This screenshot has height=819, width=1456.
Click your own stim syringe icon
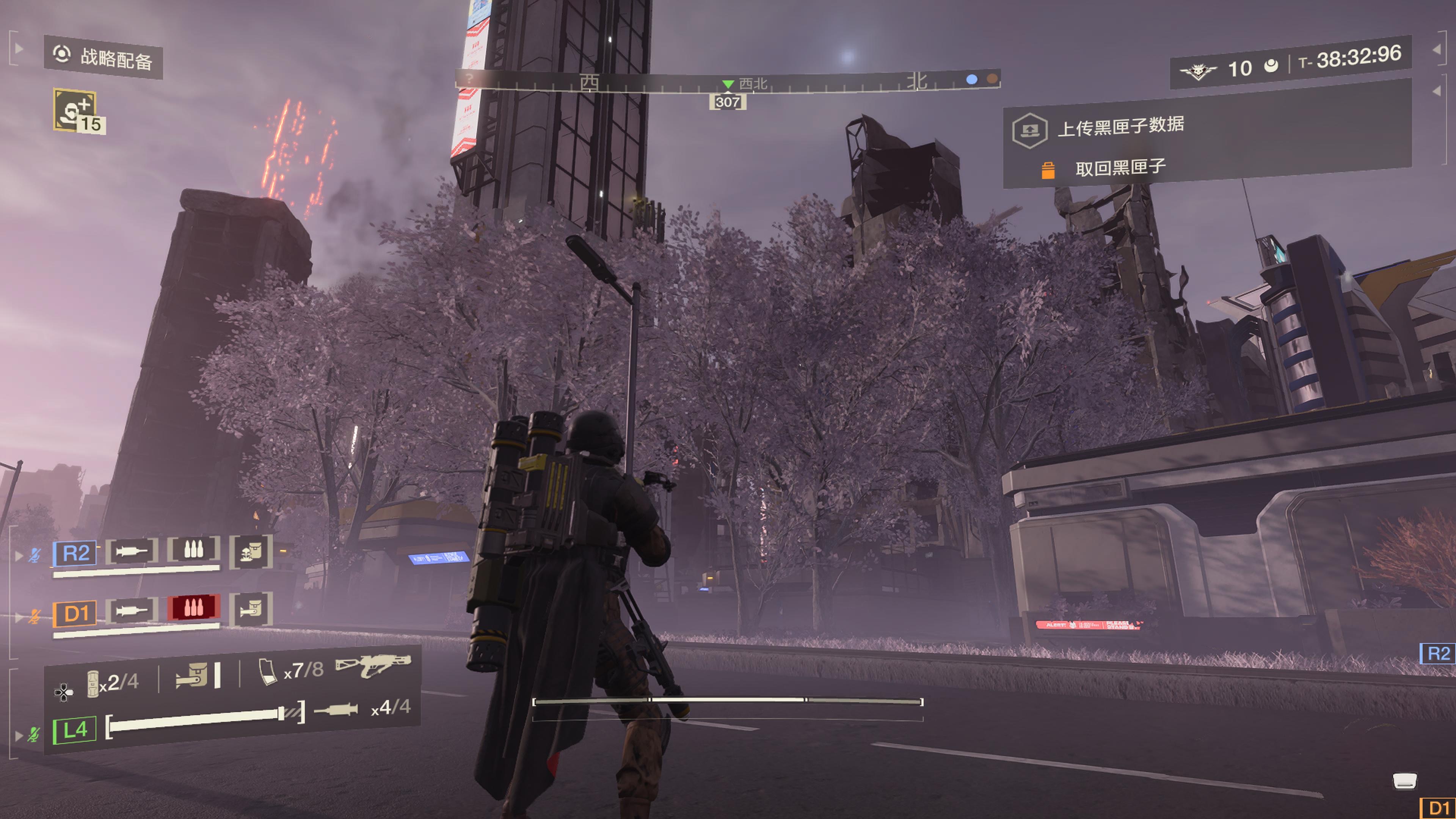pos(336,709)
